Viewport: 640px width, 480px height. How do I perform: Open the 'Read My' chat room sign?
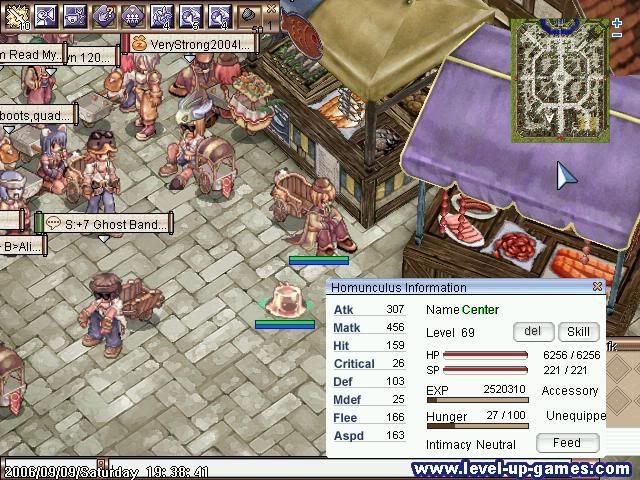(30, 55)
